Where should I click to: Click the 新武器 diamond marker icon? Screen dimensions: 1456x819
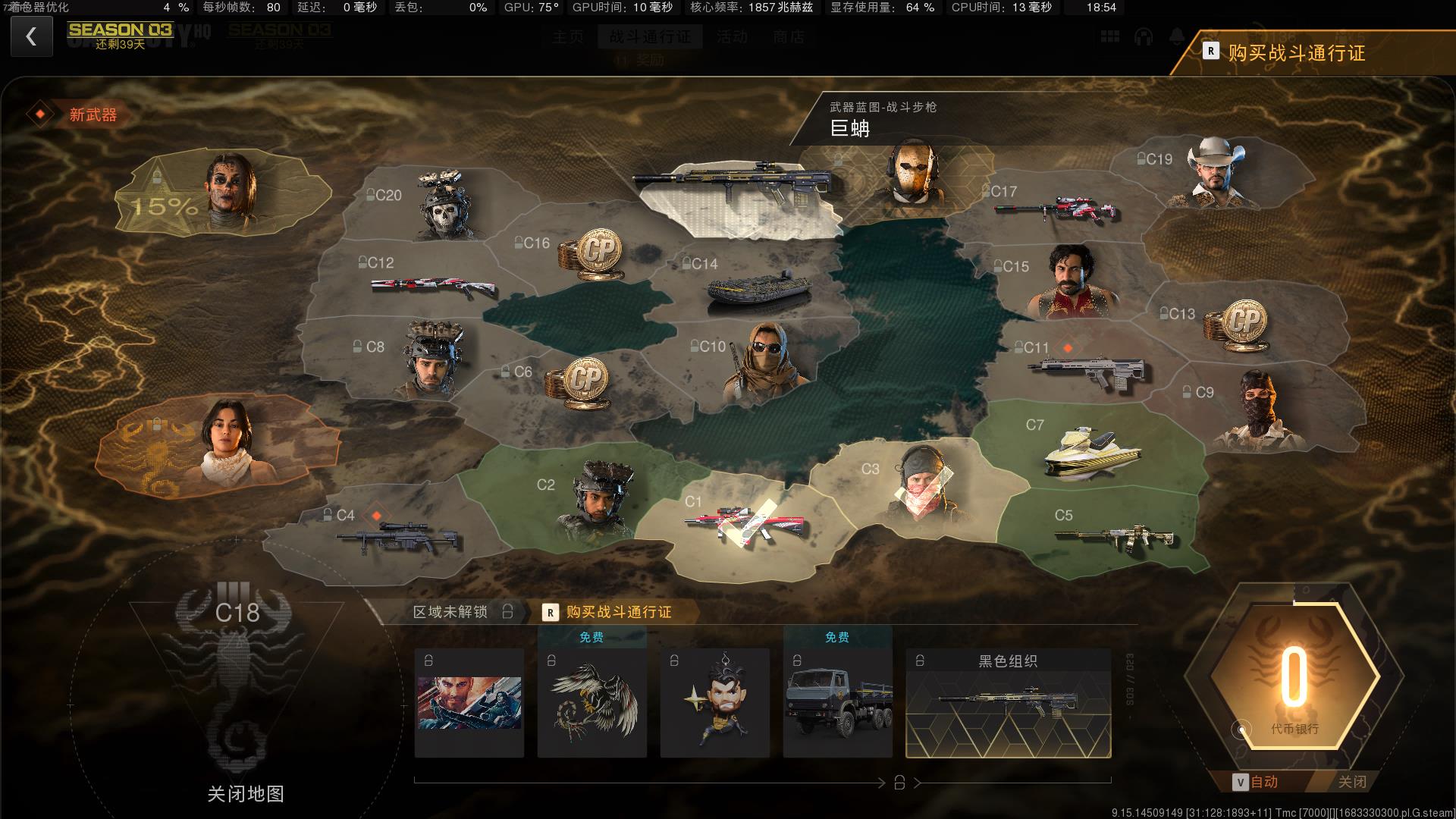click(x=42, y=114)
